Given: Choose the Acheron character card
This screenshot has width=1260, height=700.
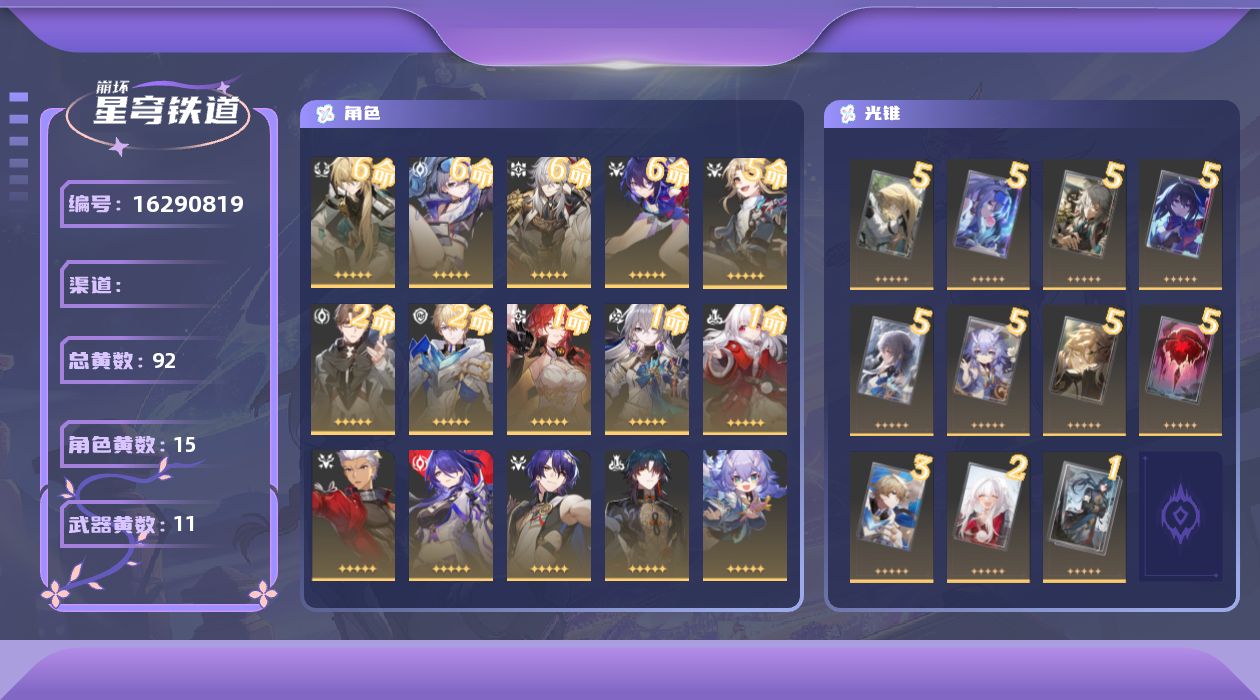Looking at the screenshot, I should (451, 515).
